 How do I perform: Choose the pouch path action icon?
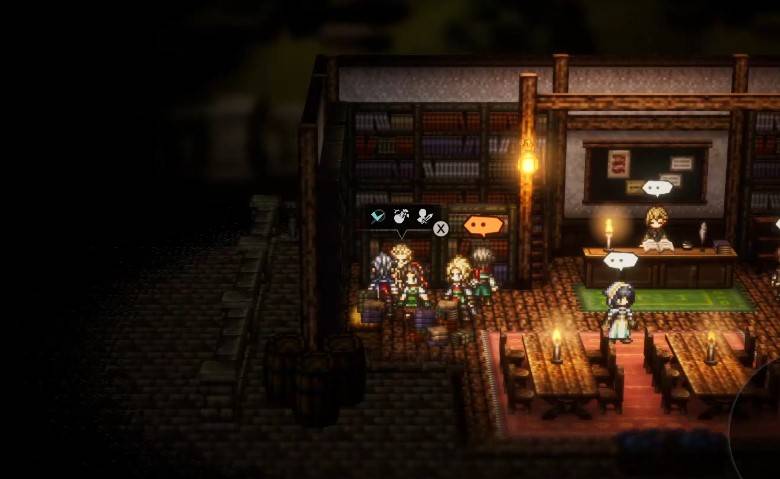coord(401,216)
